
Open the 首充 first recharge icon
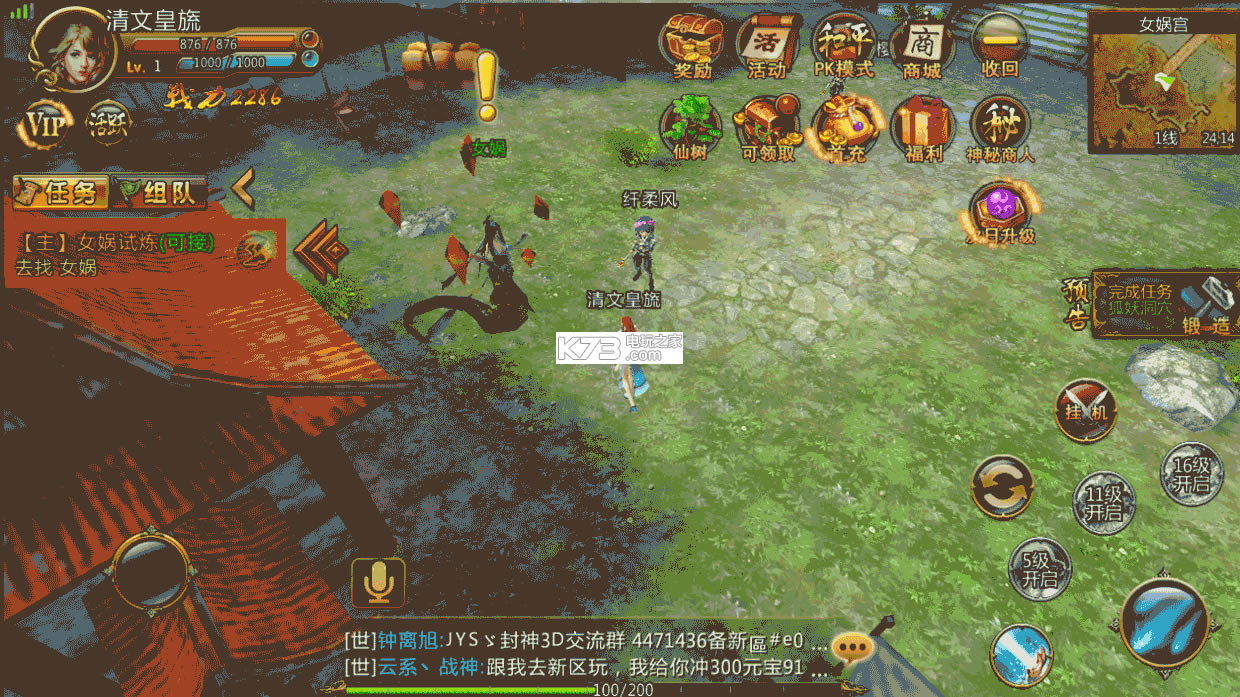click(845, 127)
